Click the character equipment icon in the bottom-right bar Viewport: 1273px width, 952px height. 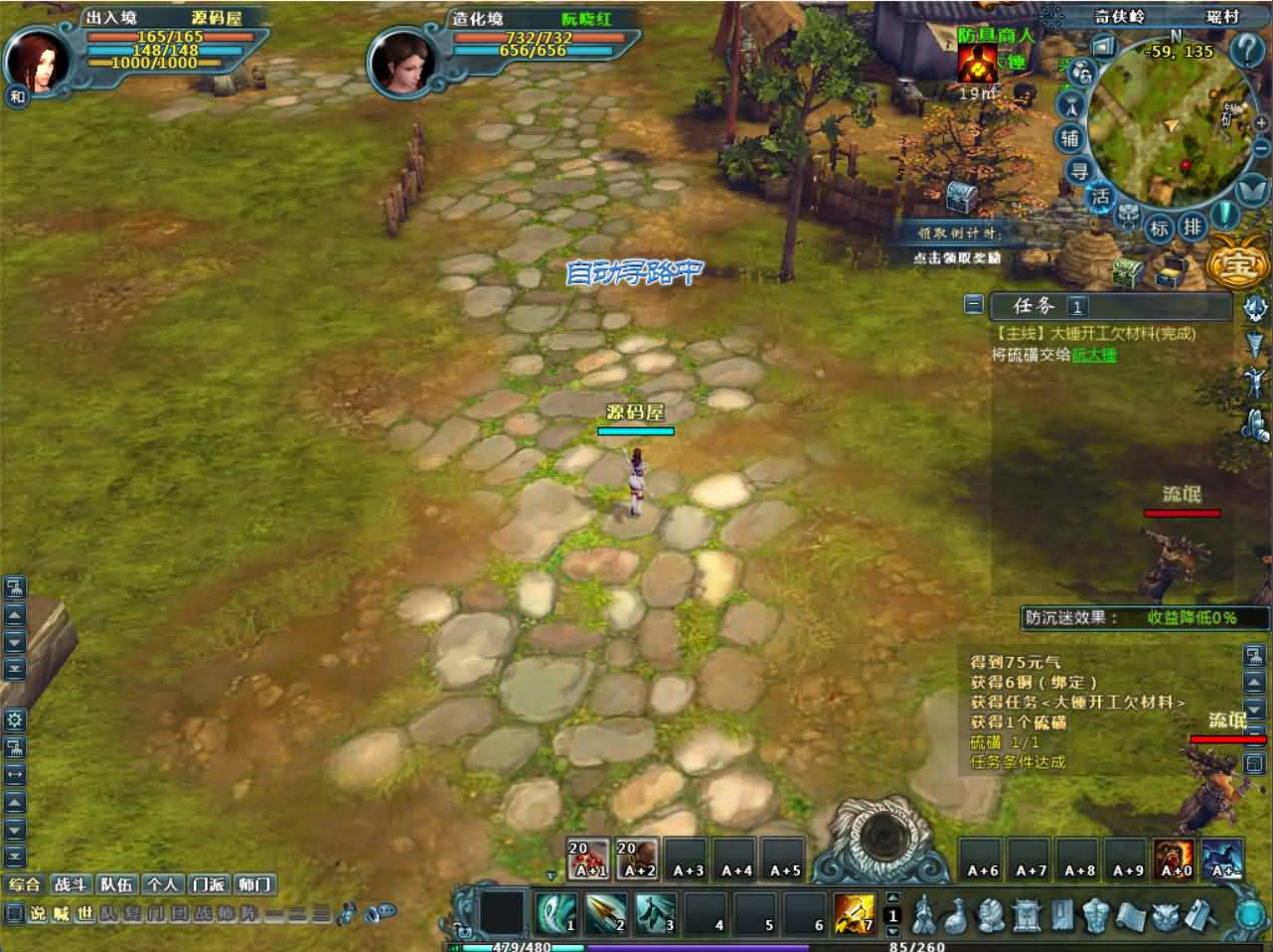(x=1095, y=914)
